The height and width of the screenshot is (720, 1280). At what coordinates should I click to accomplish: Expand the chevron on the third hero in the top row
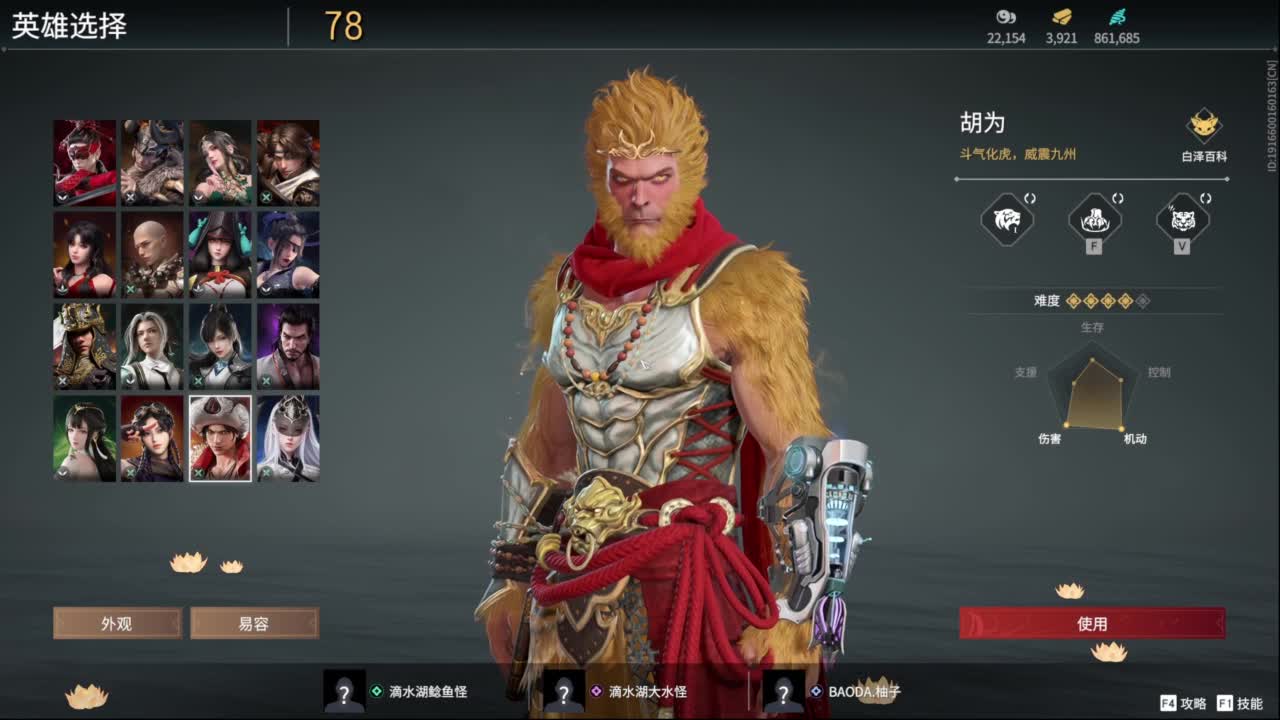click(196, 198)
